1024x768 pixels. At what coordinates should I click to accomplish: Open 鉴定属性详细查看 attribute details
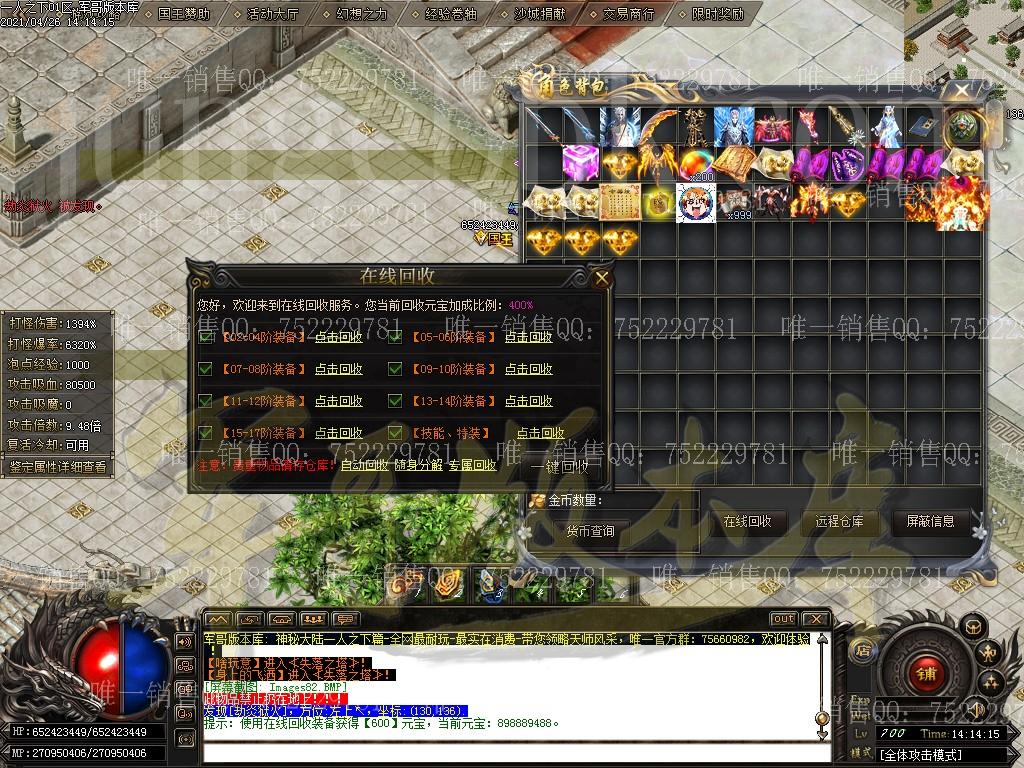57,466
